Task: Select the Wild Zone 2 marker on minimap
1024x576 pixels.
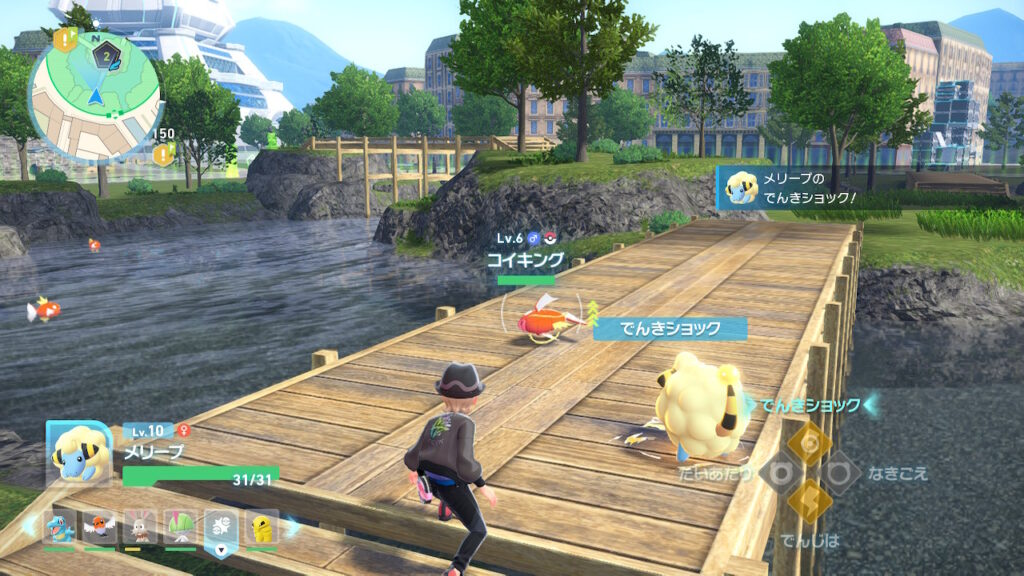Action: pos(105,57)
